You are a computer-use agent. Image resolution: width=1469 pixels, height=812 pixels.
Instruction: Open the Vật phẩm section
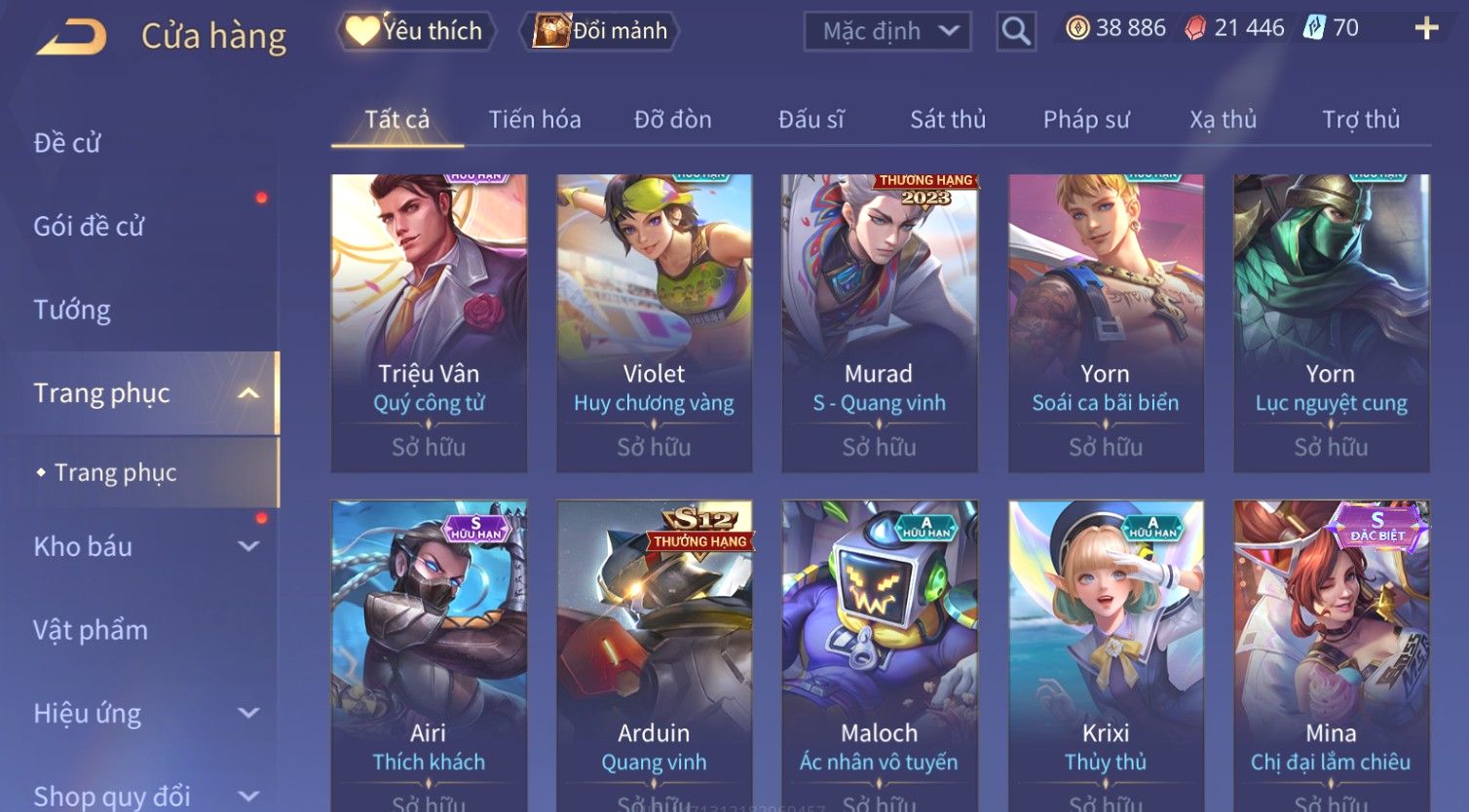[91, 630]
